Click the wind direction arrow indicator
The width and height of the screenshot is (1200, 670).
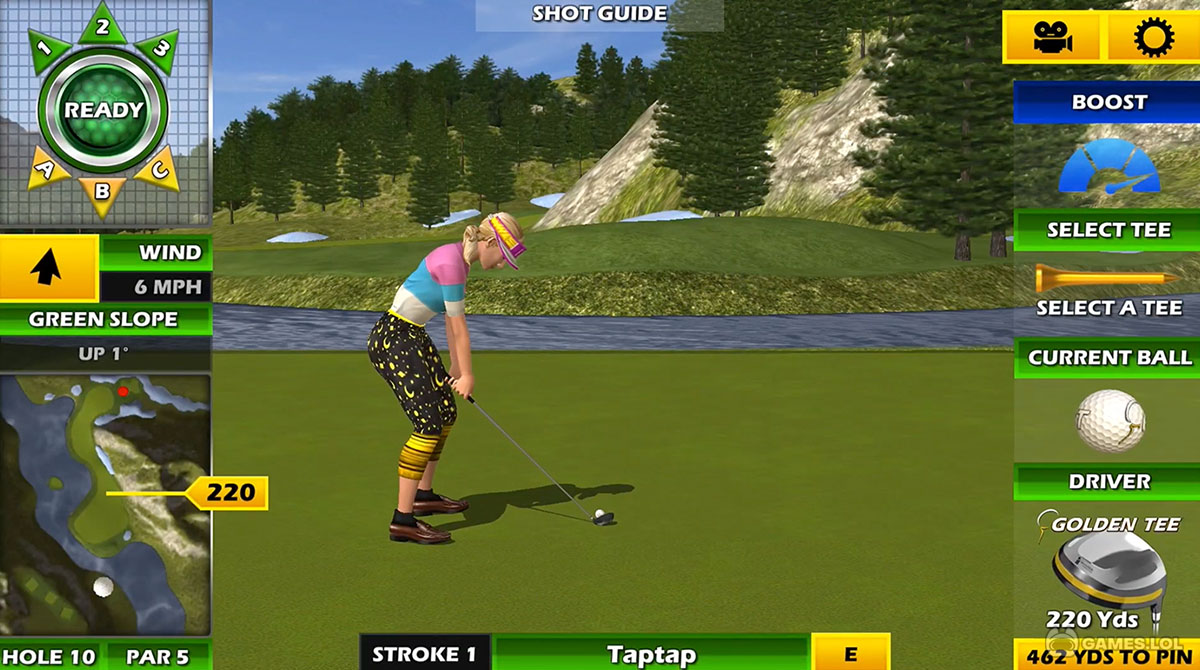[x=48, y=268]
